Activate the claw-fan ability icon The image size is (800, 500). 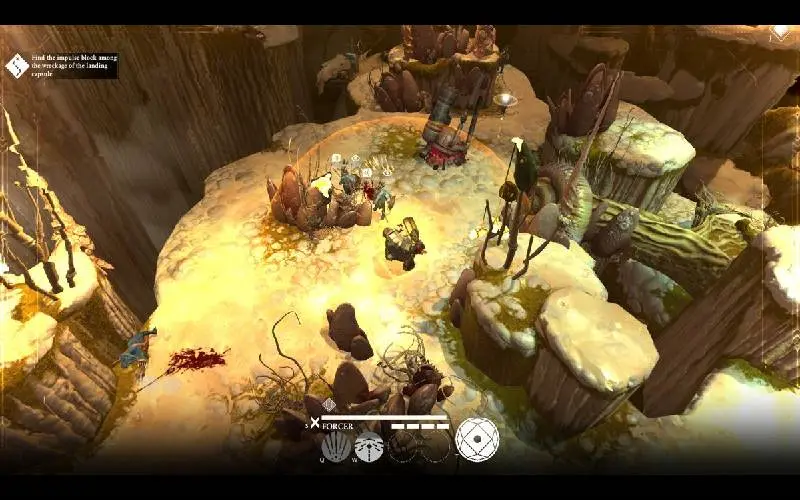(336, 445)
